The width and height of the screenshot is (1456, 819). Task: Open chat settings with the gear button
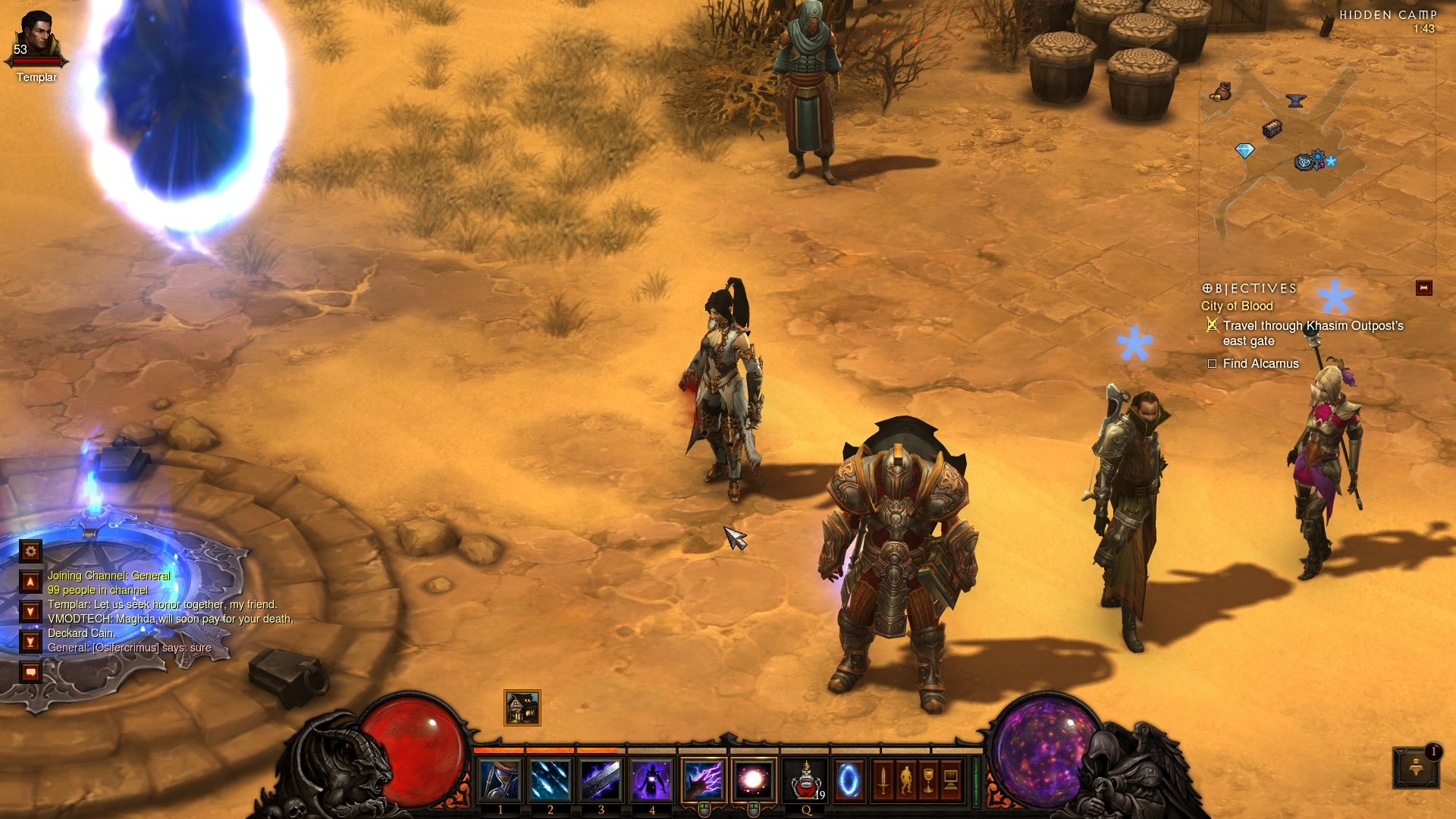[x=30, y=551]
